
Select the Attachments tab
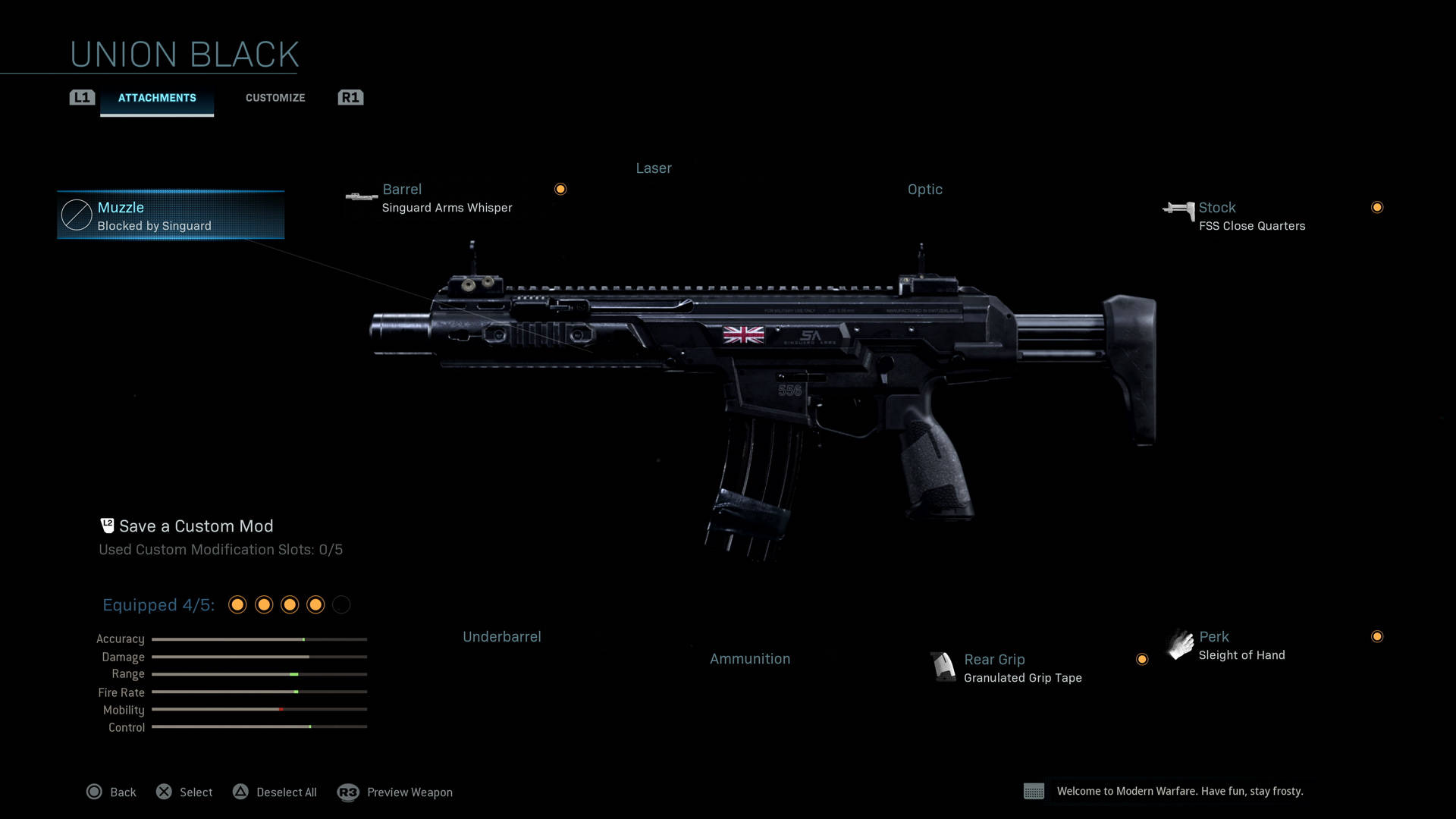click(157, 98)
